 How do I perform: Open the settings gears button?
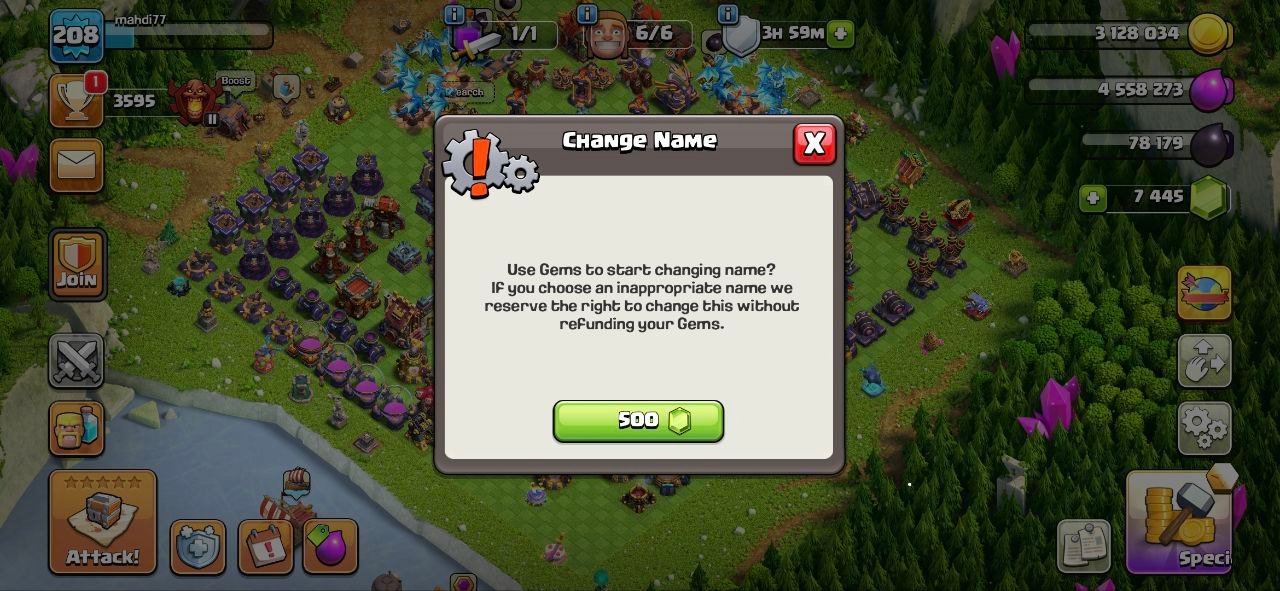1204,428
